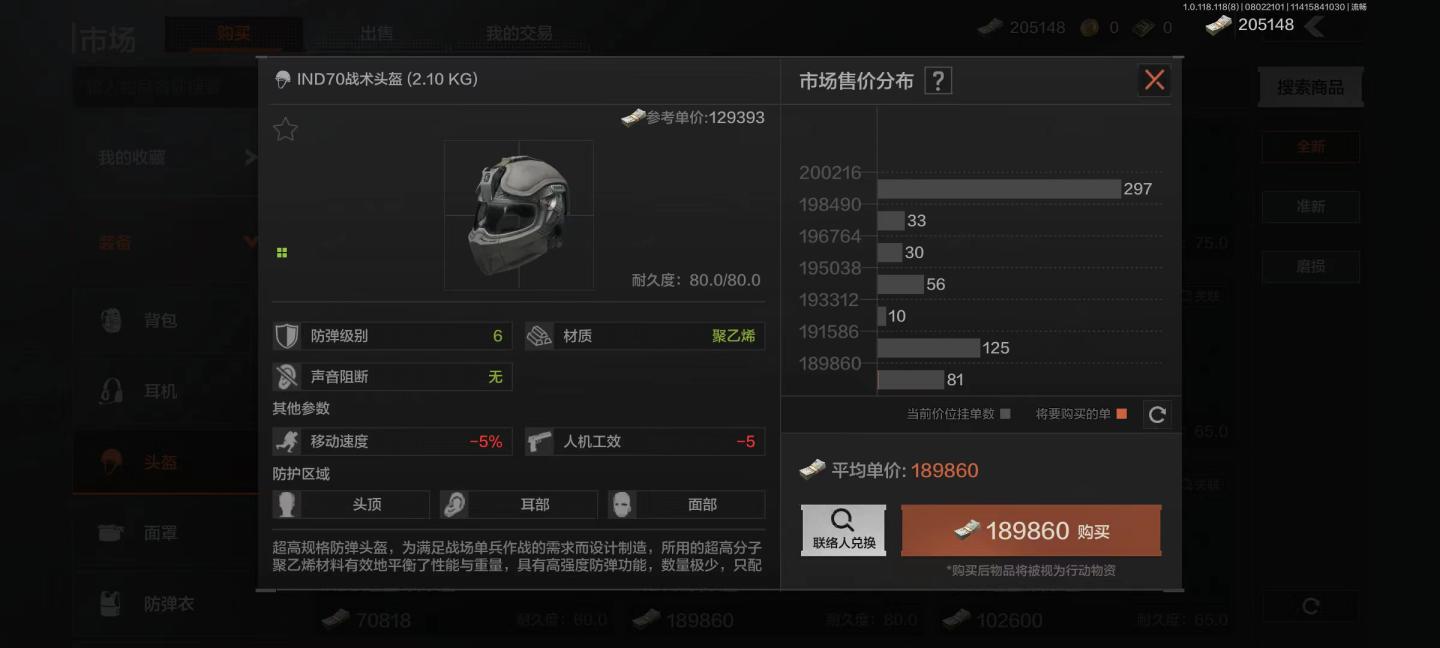Choose the Face Mask (面罩) category
Image resolution: width=1440 pixels, height=648 pixels.
pos(160,533)
